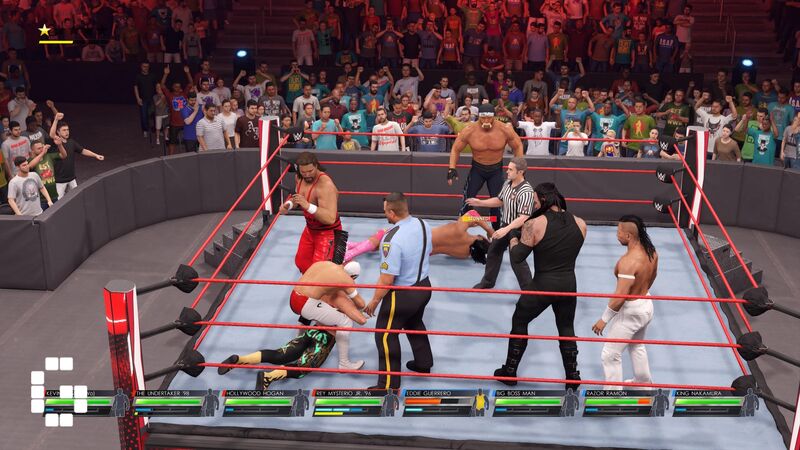
Task: Select the Hollywood Hogan wrestler panel
Action: coord(266,402)
